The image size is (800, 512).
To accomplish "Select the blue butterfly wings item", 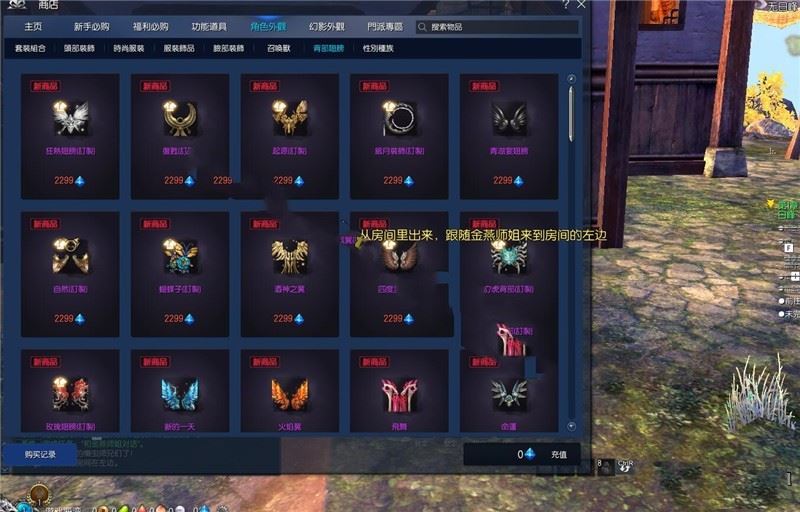I will point(180,394).
